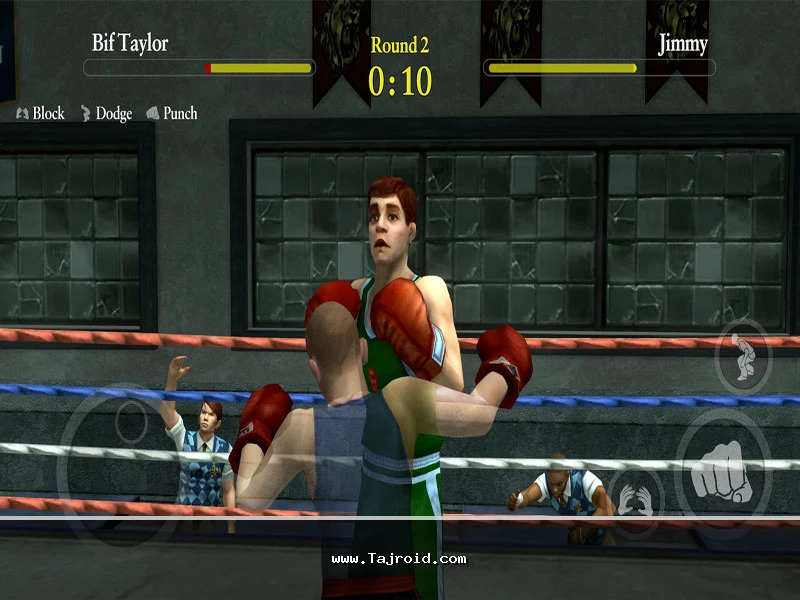Hit the crouching-figure dodge button
This screenshot has height=600, width=800.
743,357
